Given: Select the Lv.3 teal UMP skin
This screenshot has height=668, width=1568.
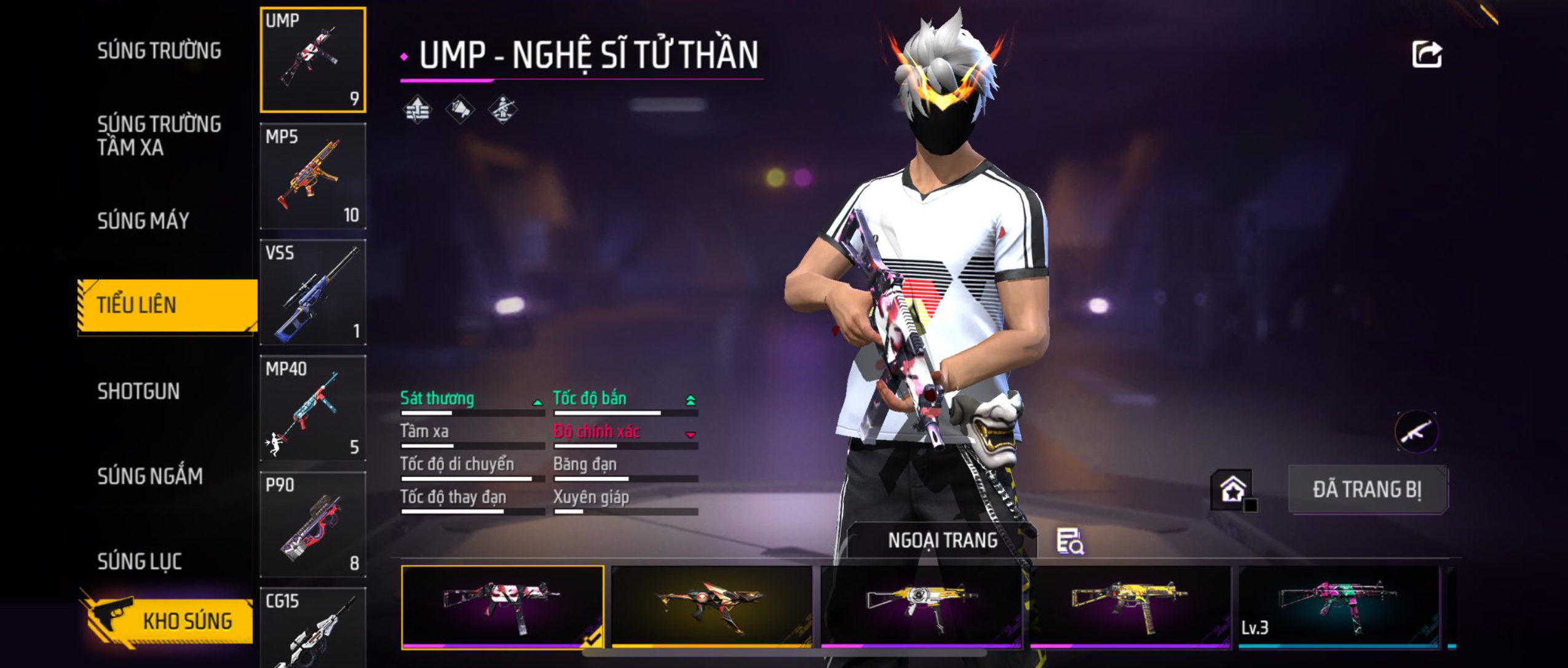Looking at the screenshot, I should click(1339, 607).
